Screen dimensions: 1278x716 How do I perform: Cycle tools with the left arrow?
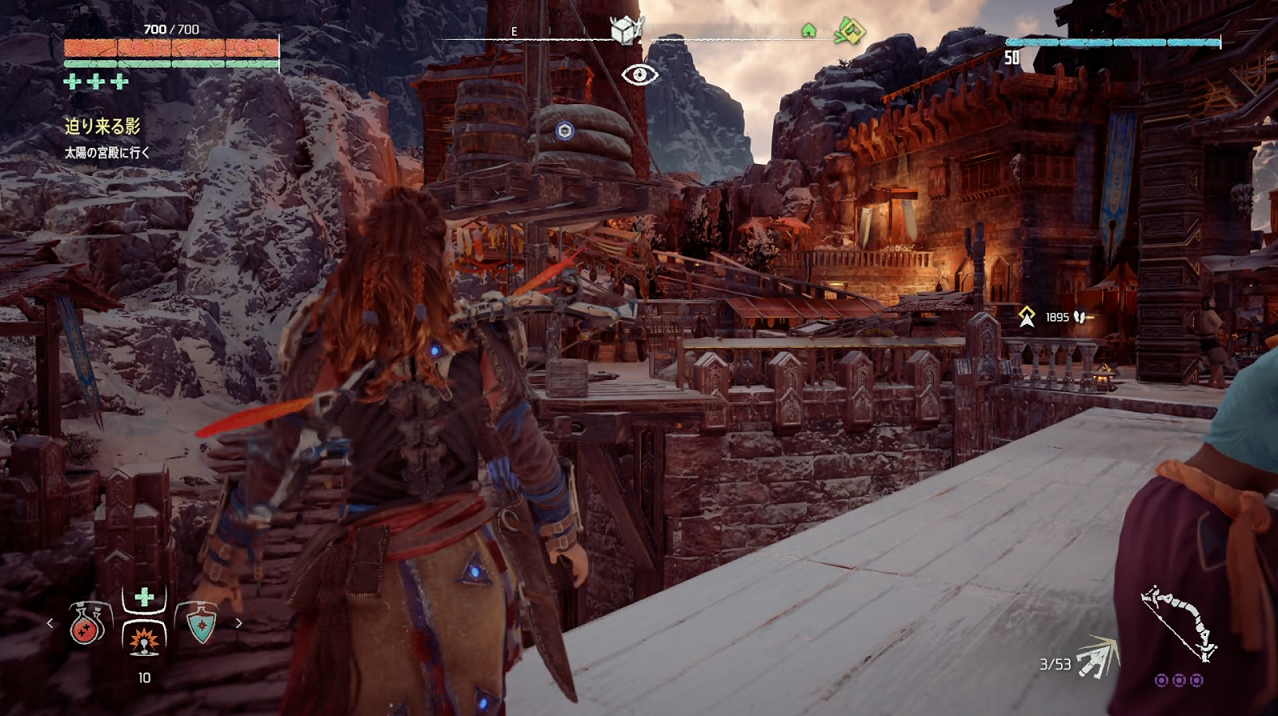pyautogui.click(x=51, y=623)
